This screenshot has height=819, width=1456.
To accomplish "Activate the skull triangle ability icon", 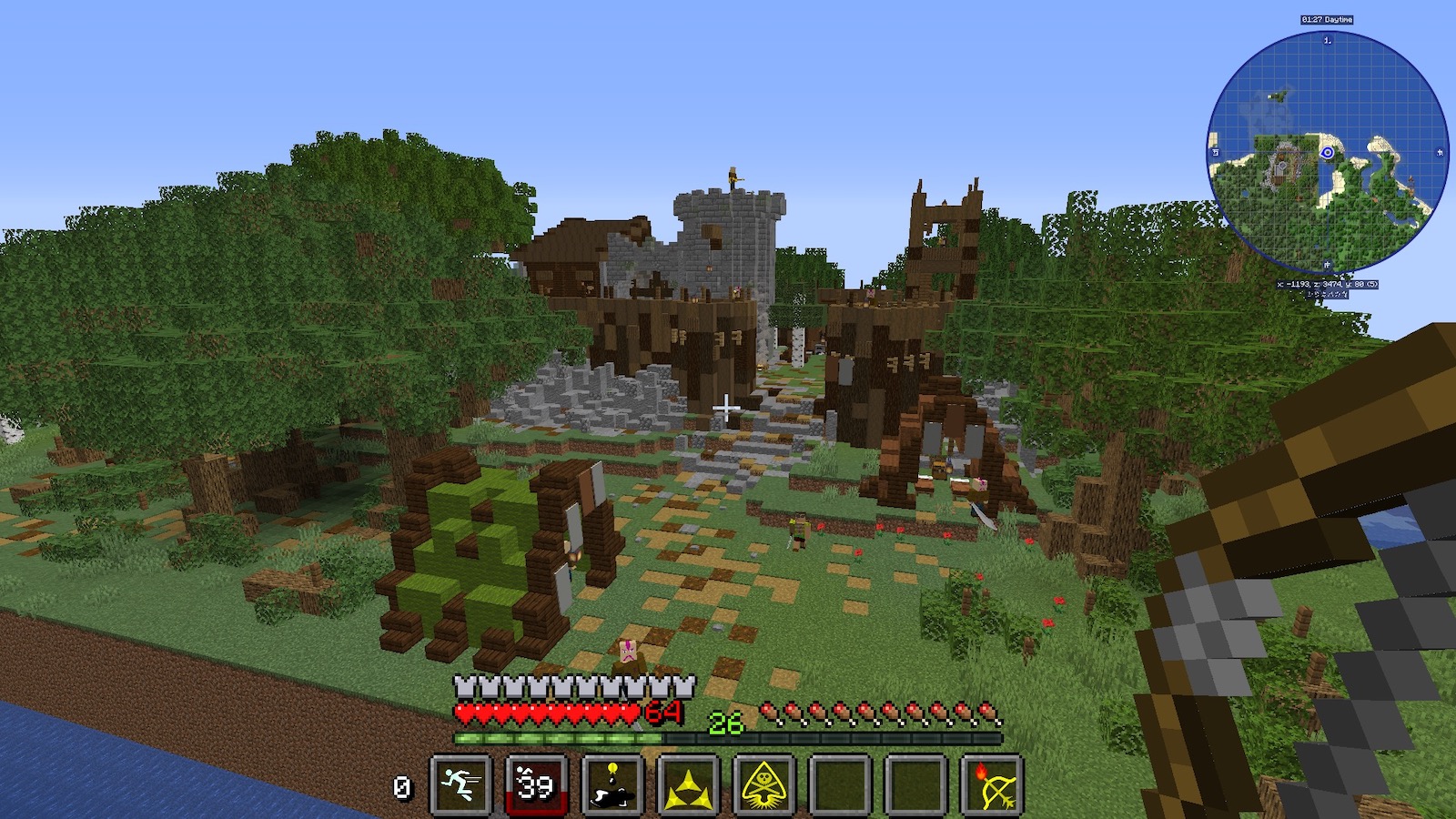I will click(x=764, y=784).
